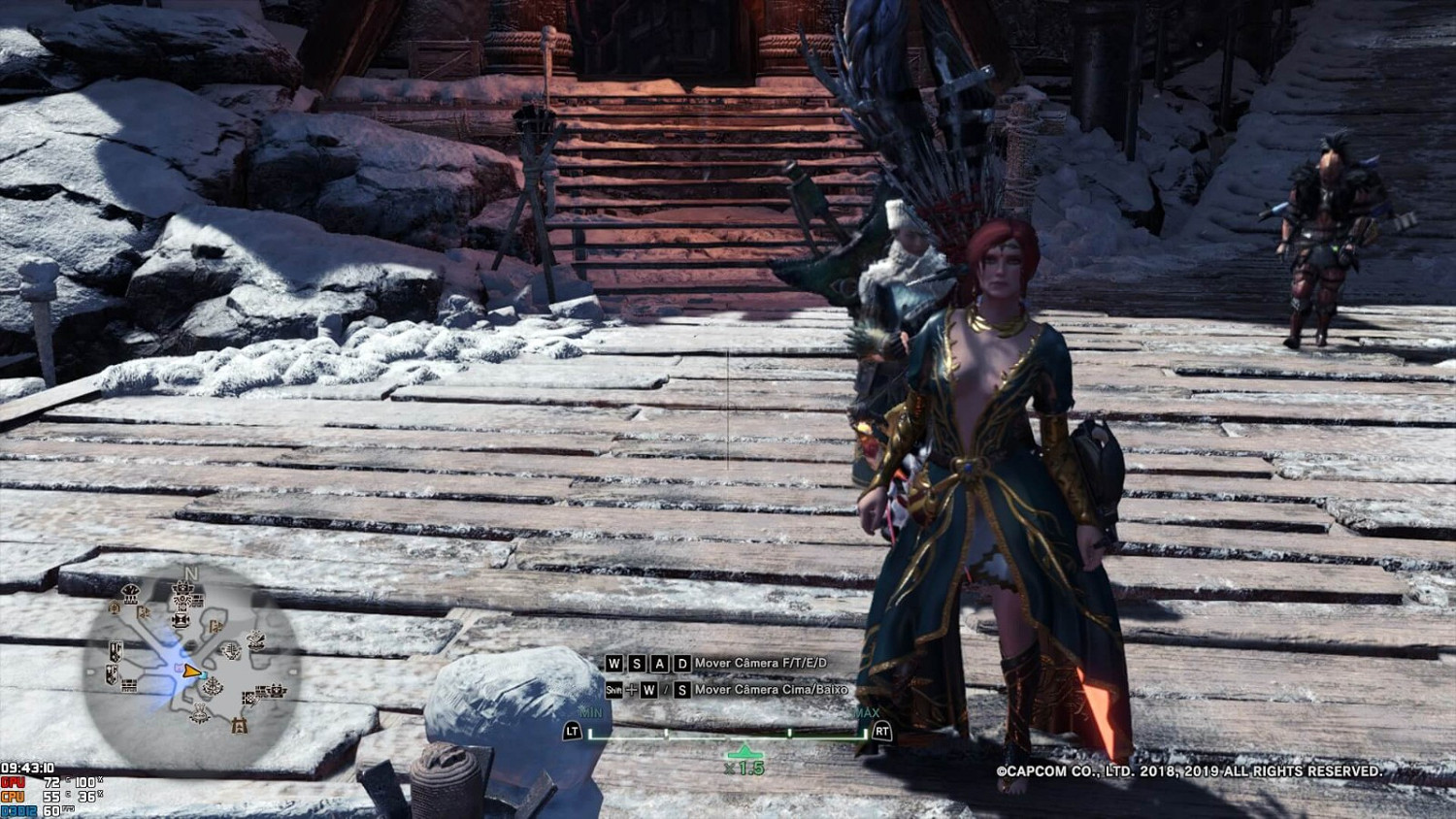Click the Shift key prompt in camera hints

[x=613, y=690]
